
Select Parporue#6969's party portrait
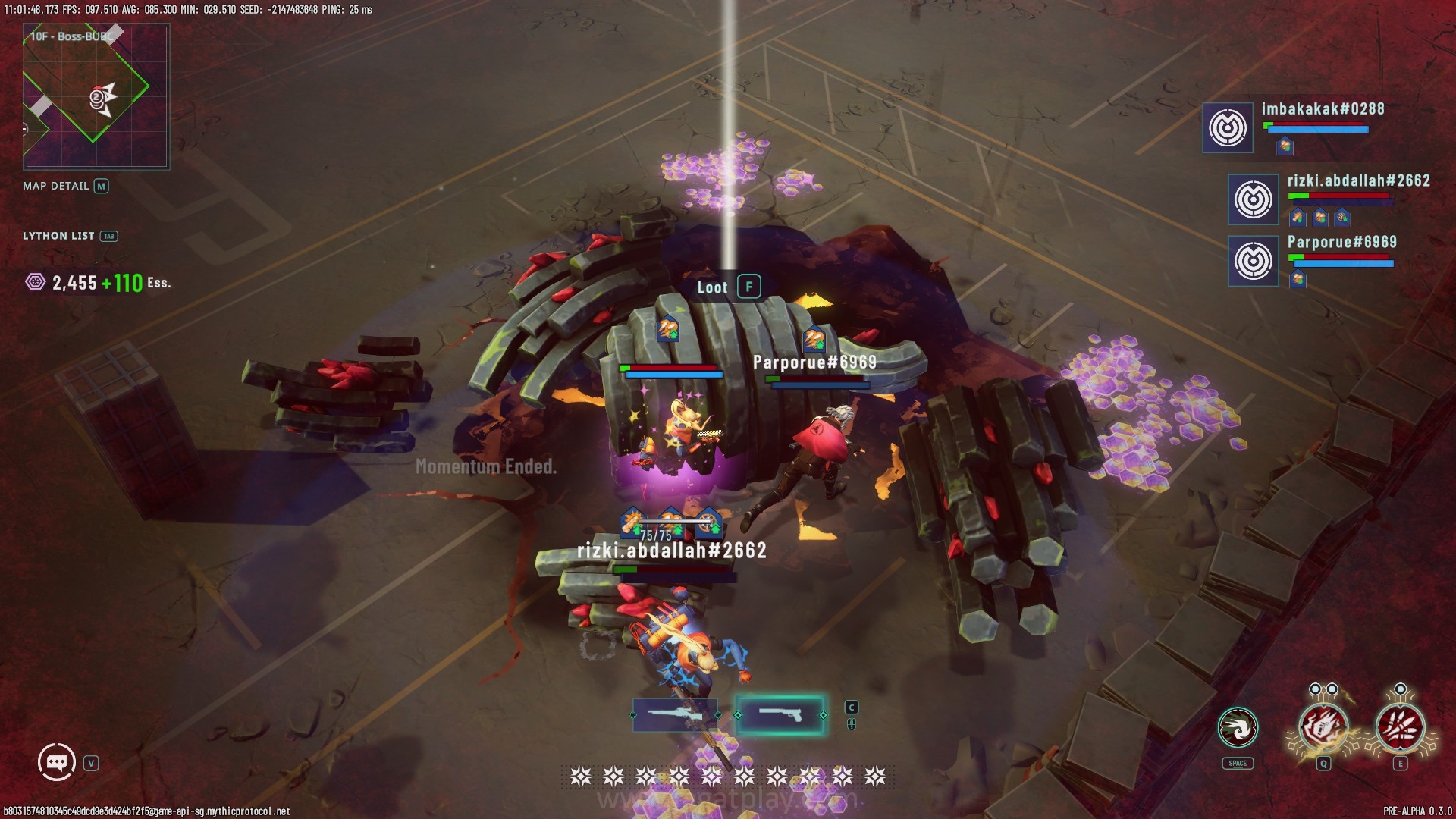point(1253,260)
